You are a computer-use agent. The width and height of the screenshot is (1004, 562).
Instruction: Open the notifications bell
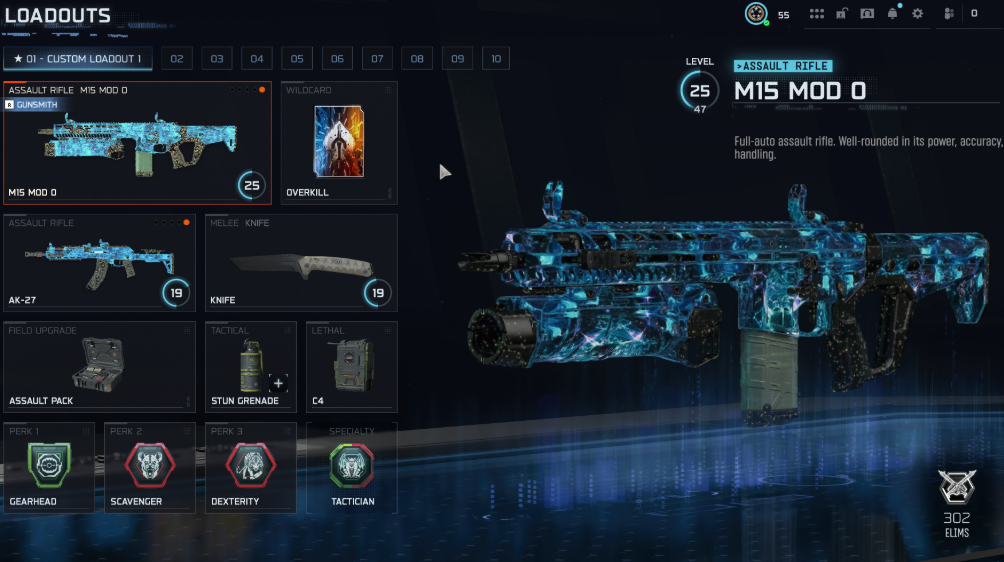(893, 14)
